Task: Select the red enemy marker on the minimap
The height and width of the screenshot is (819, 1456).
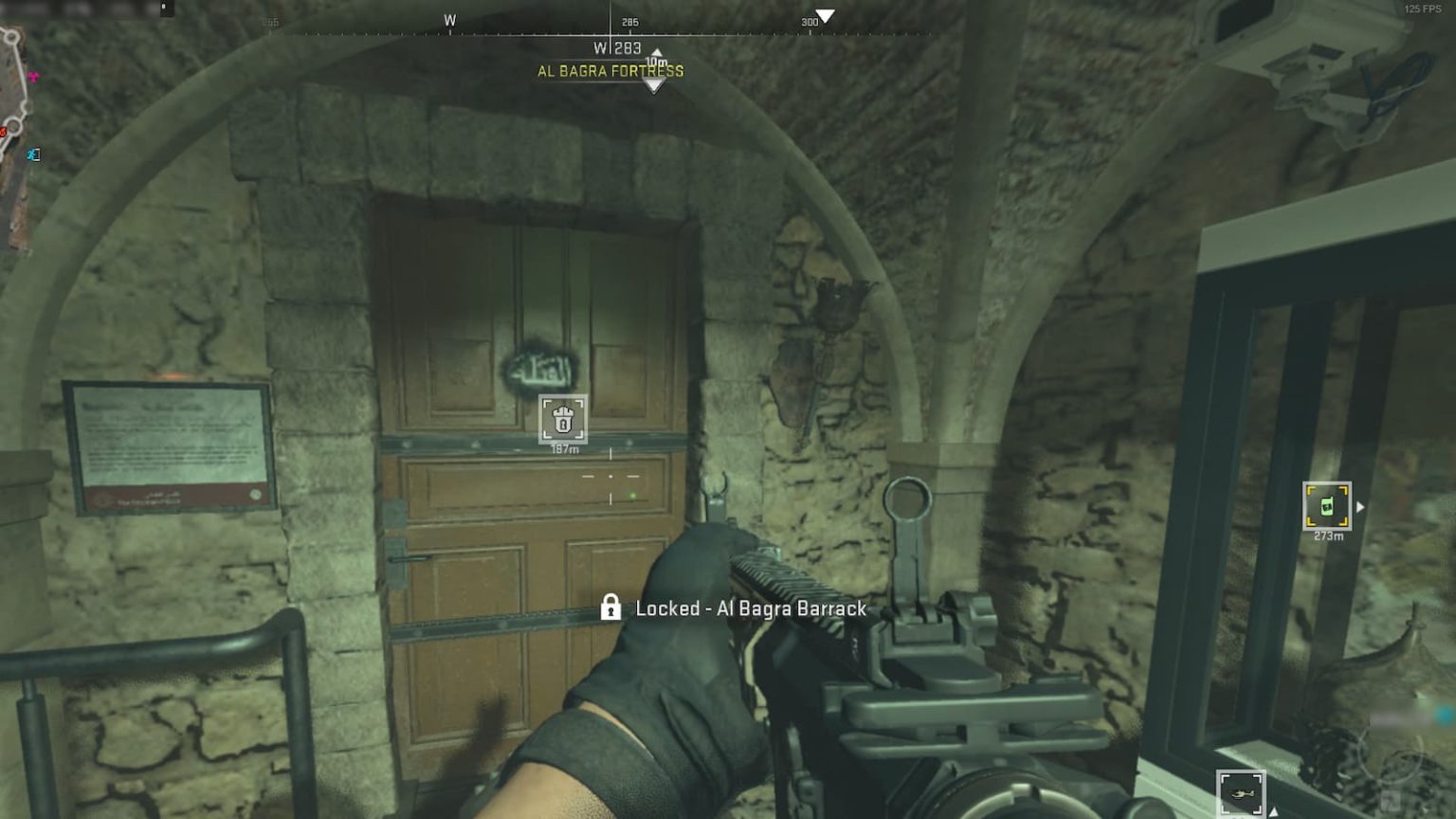Action: [4, 131]
